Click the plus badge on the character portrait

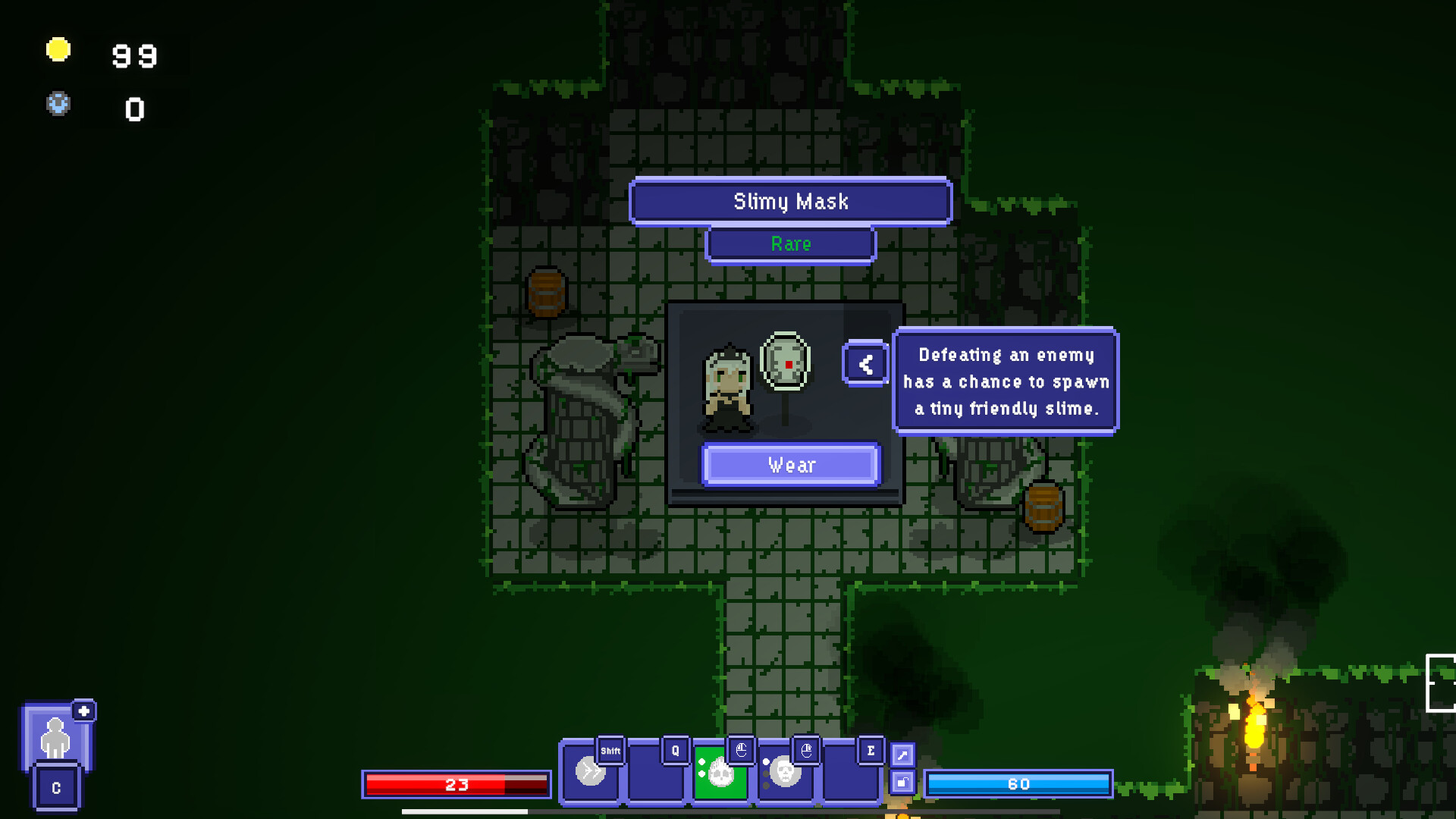click(x=84, y=711)
